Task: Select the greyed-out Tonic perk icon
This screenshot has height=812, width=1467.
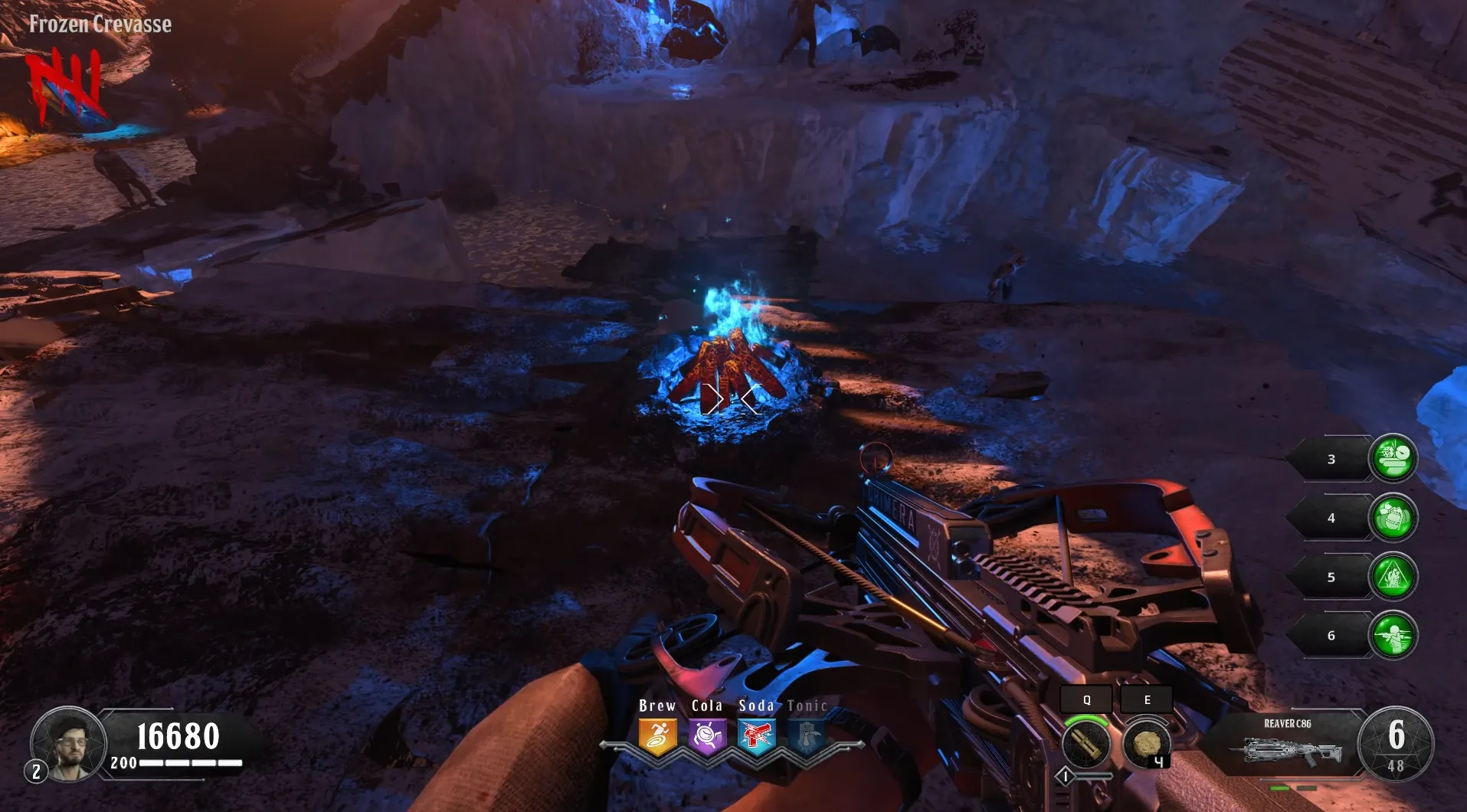Action: [806, 737]
